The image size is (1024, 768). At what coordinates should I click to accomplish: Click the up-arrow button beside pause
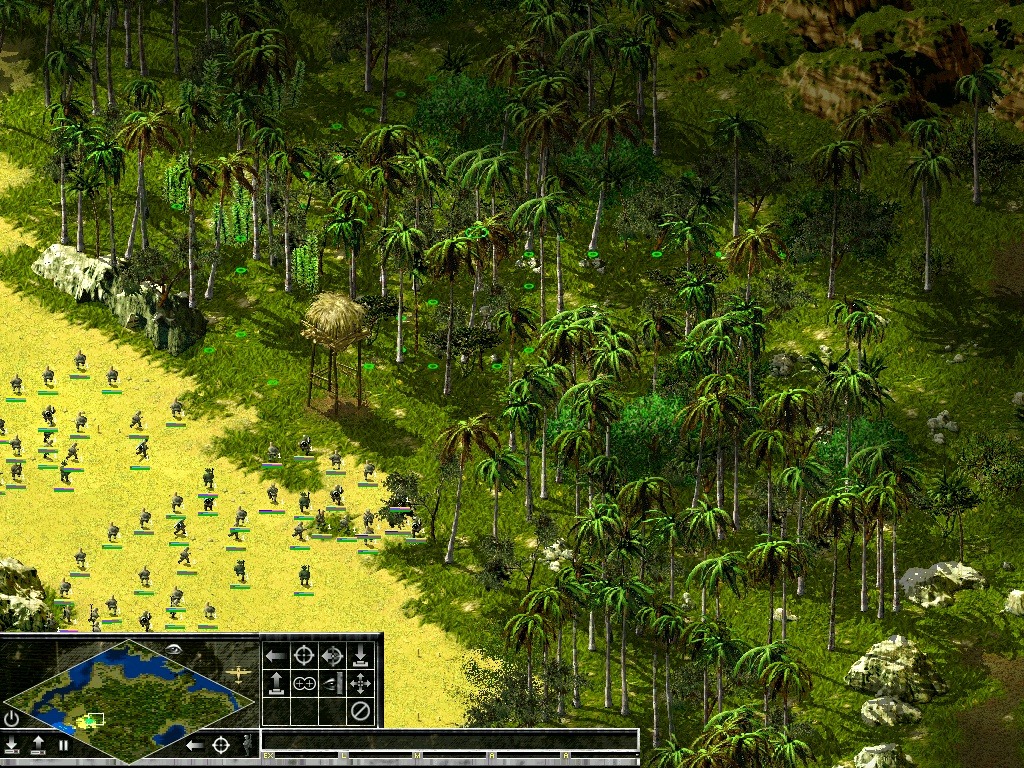38,745
